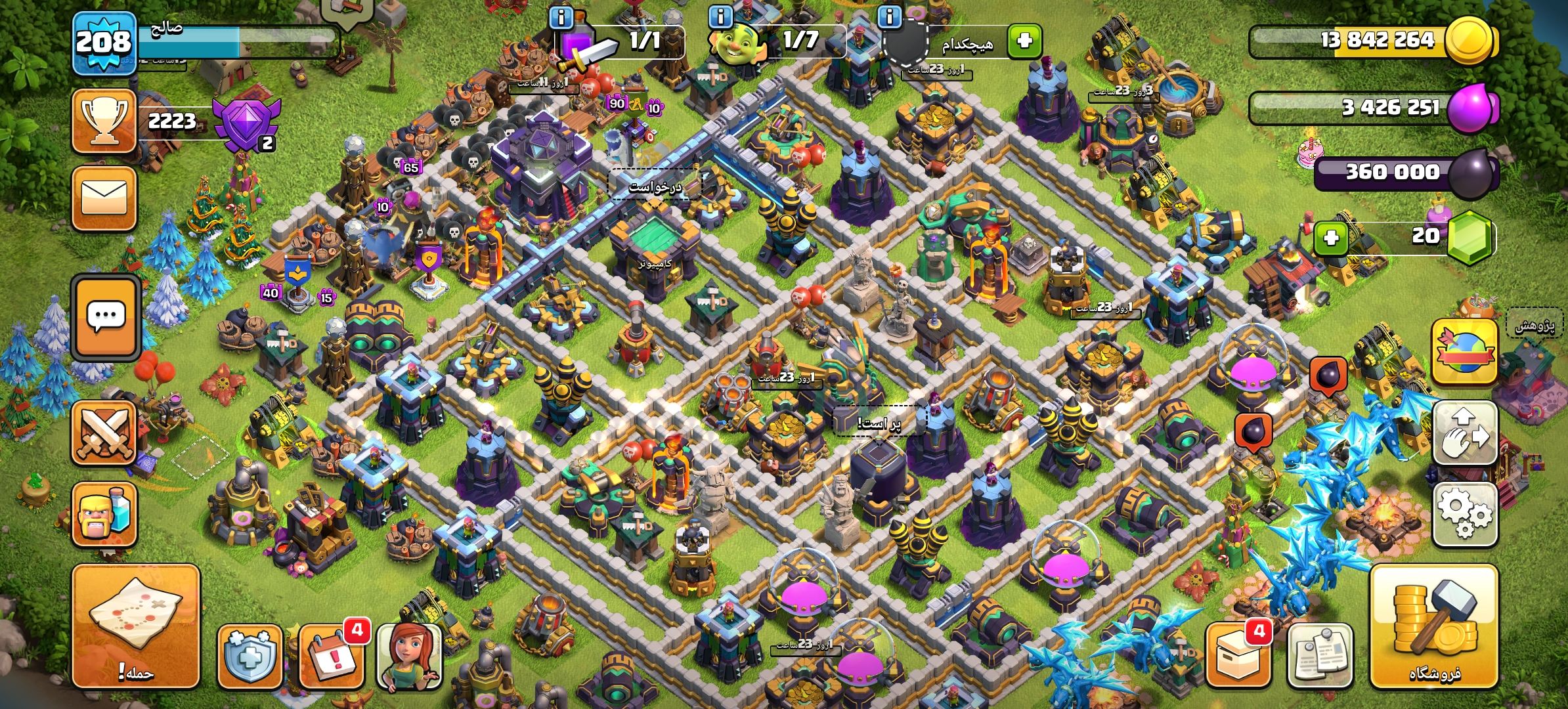Open the globe world event button
This screenshot has width=1568, height=709.
pyautogui.click(x=1465, y=352)
